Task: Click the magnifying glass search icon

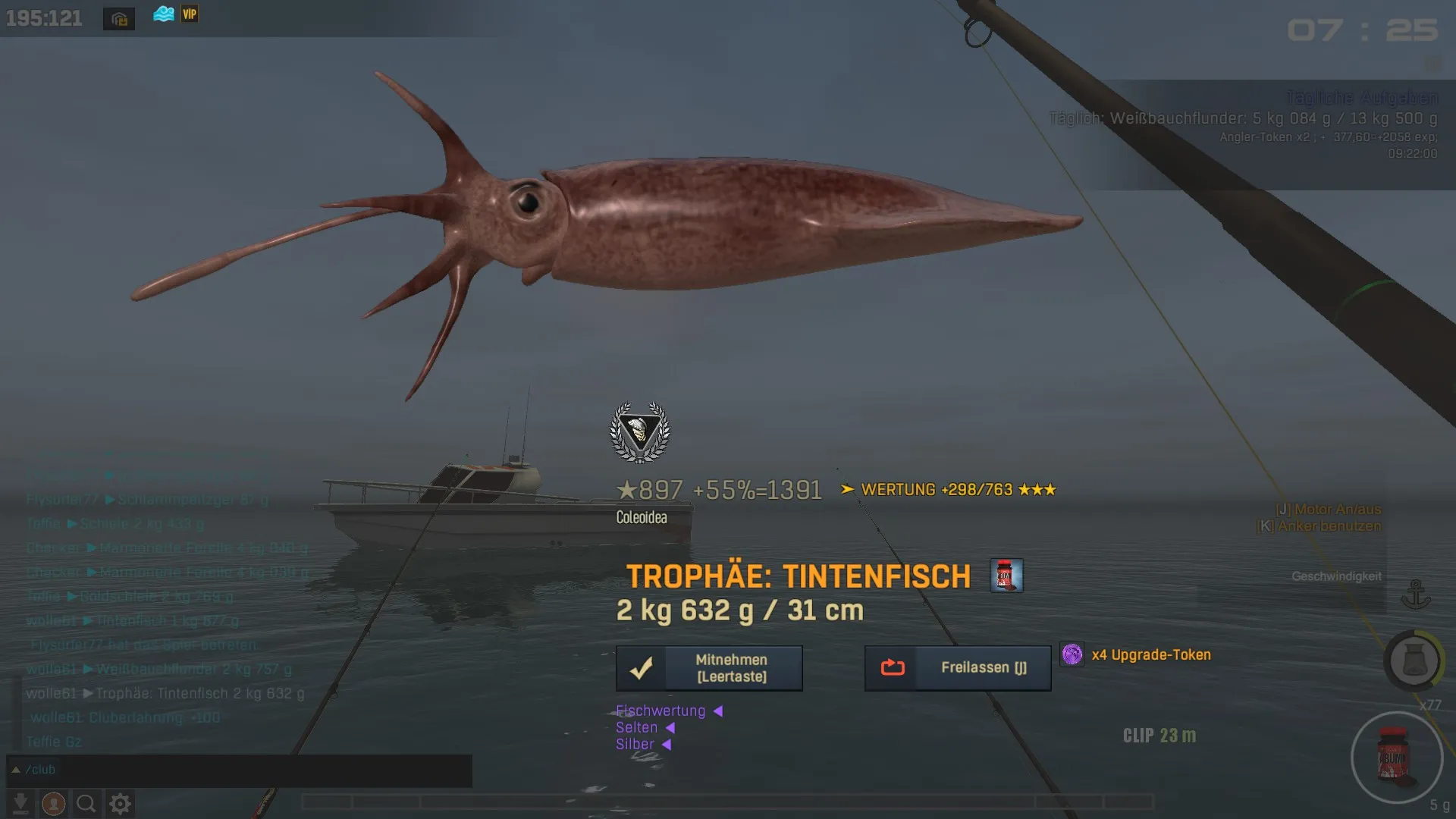Action: pyautogui.click(x=86, y=803)
